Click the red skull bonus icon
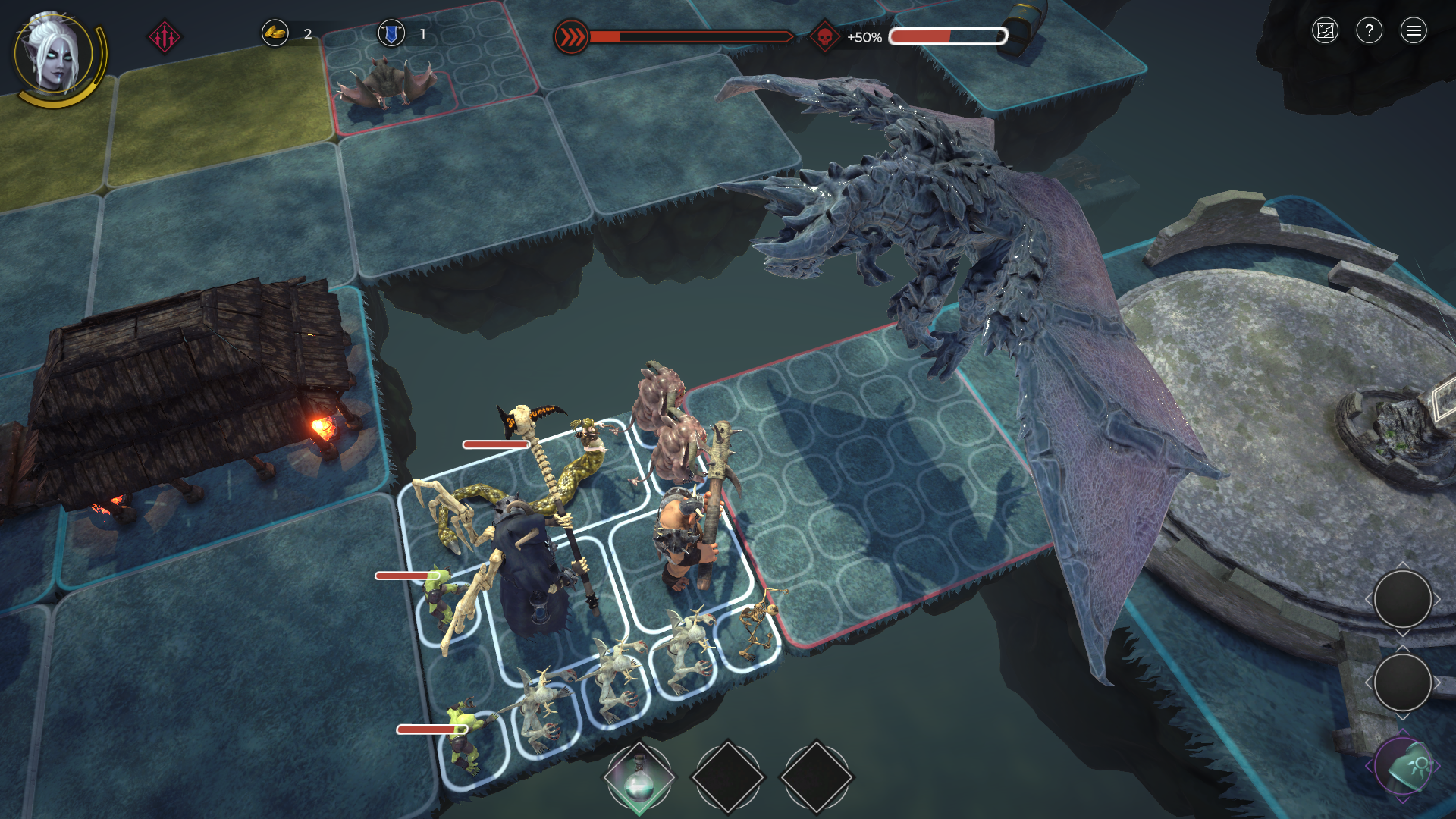 [824, 36]
